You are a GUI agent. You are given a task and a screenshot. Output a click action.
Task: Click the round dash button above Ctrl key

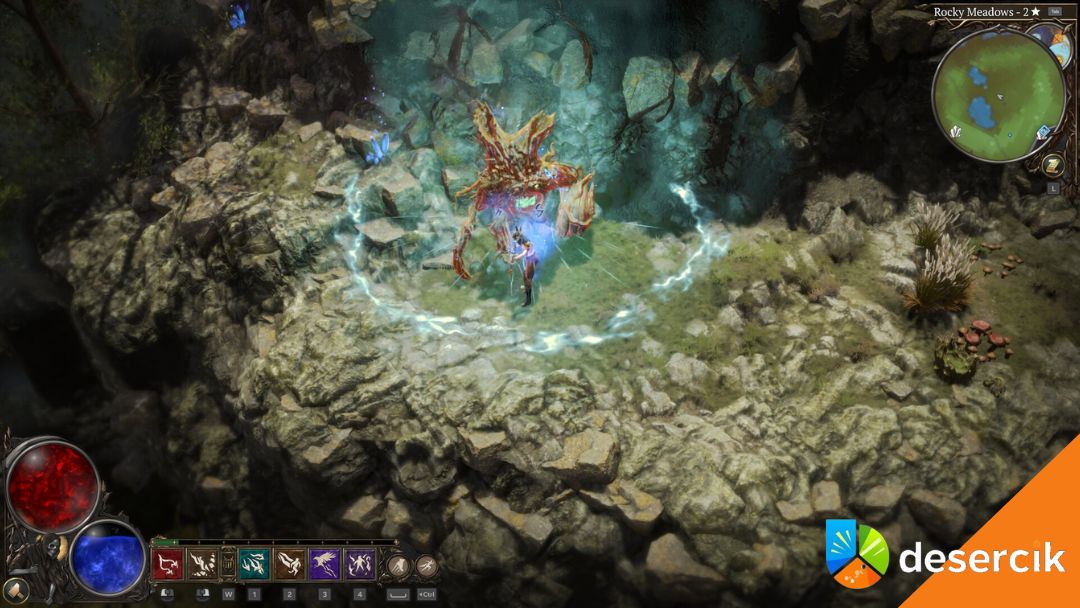click(427, 566)
